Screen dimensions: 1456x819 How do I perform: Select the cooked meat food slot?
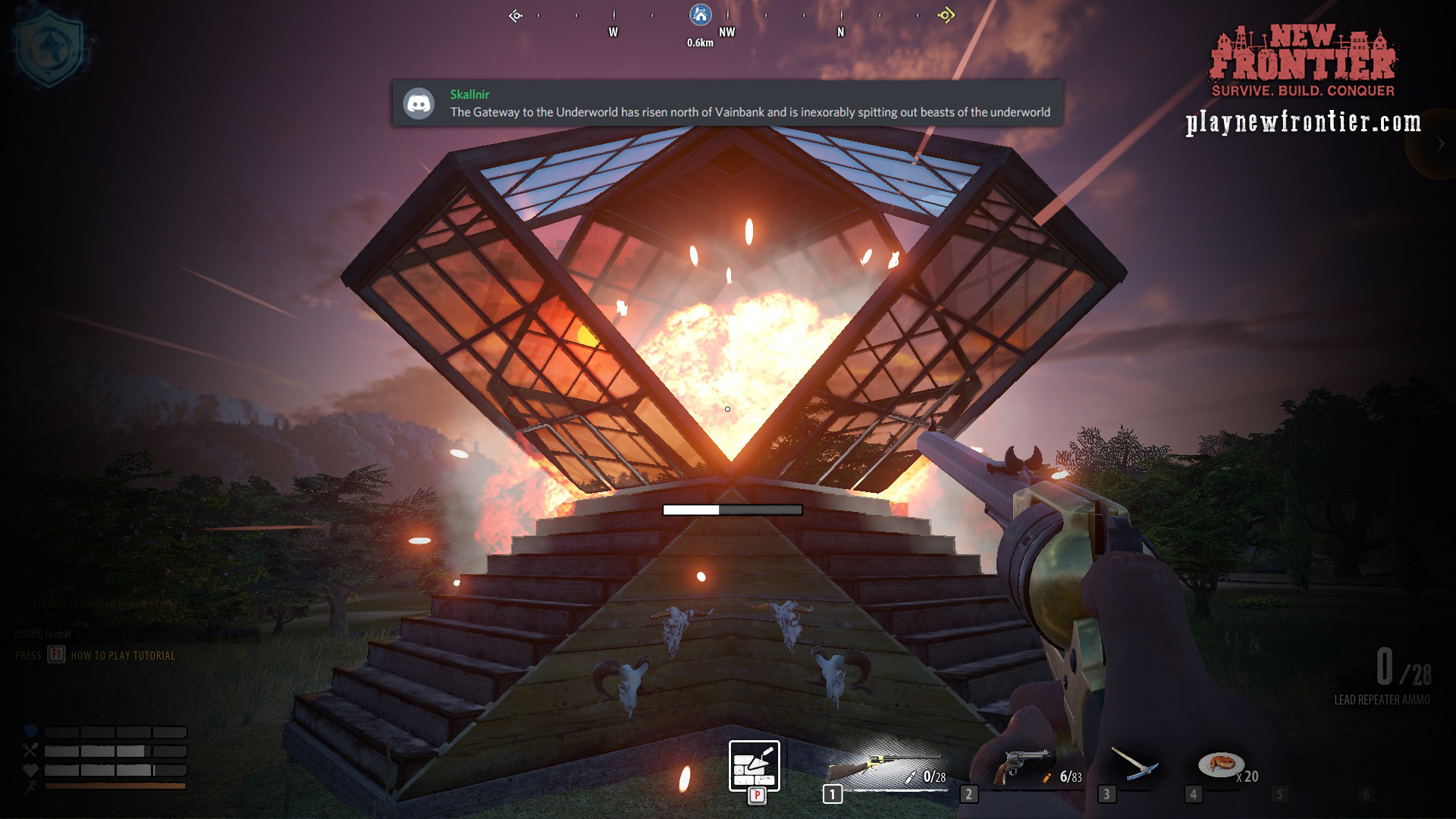click(x=1221, y=764)
